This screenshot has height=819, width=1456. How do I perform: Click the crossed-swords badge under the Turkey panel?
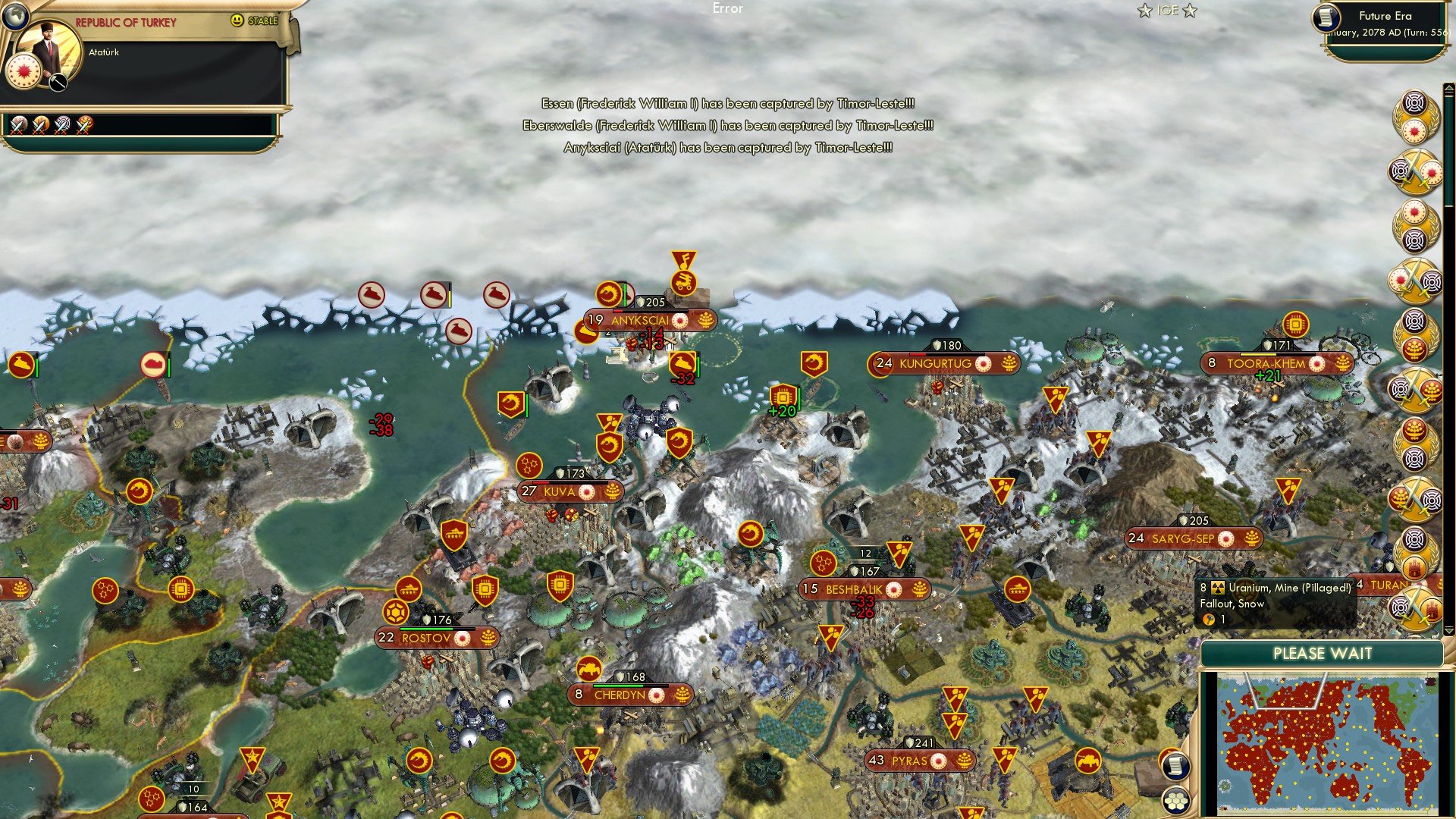pos(18,126)
